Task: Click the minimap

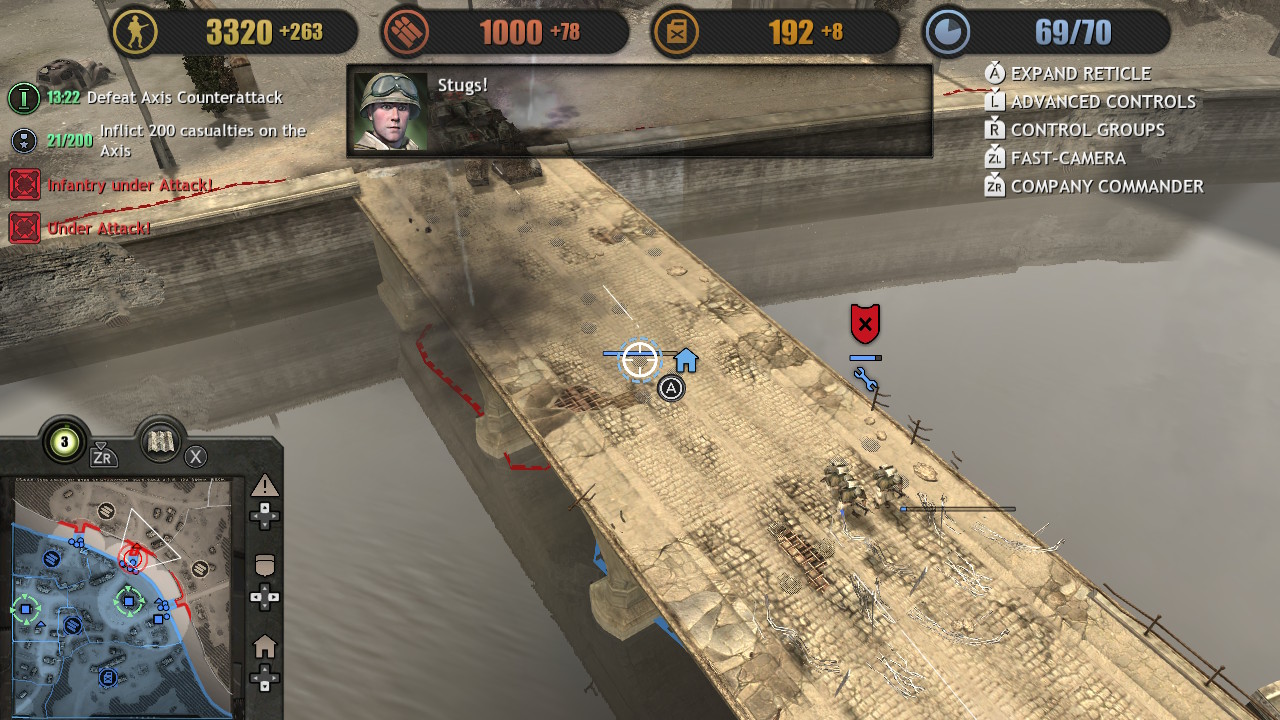Action: click(x=122, y=596)
